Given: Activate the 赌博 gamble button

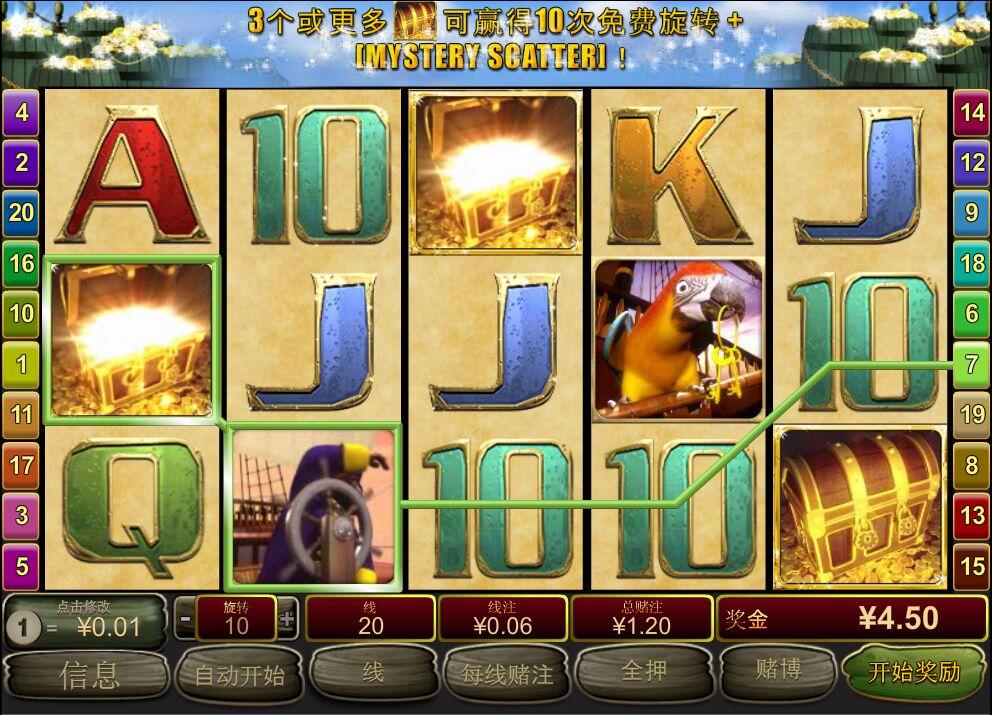Looking at the screenshot, I should click(777, 670).
